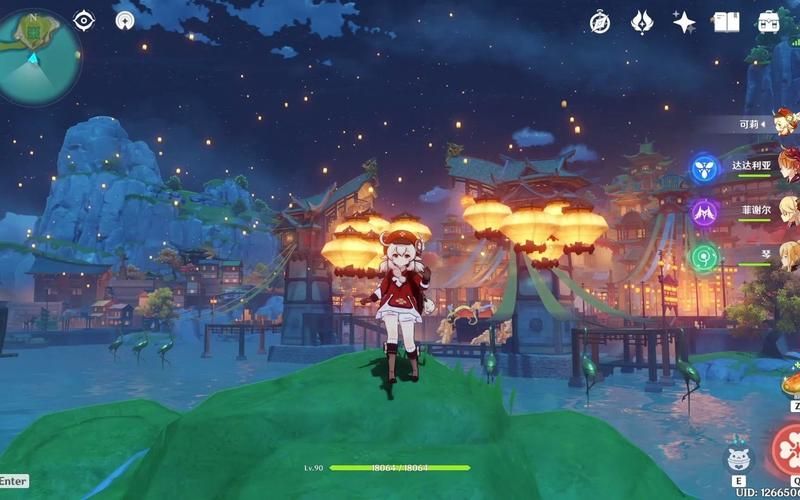800x500 pixels.
Task: Open the winged battle pass icon
Action: point(642,22)
